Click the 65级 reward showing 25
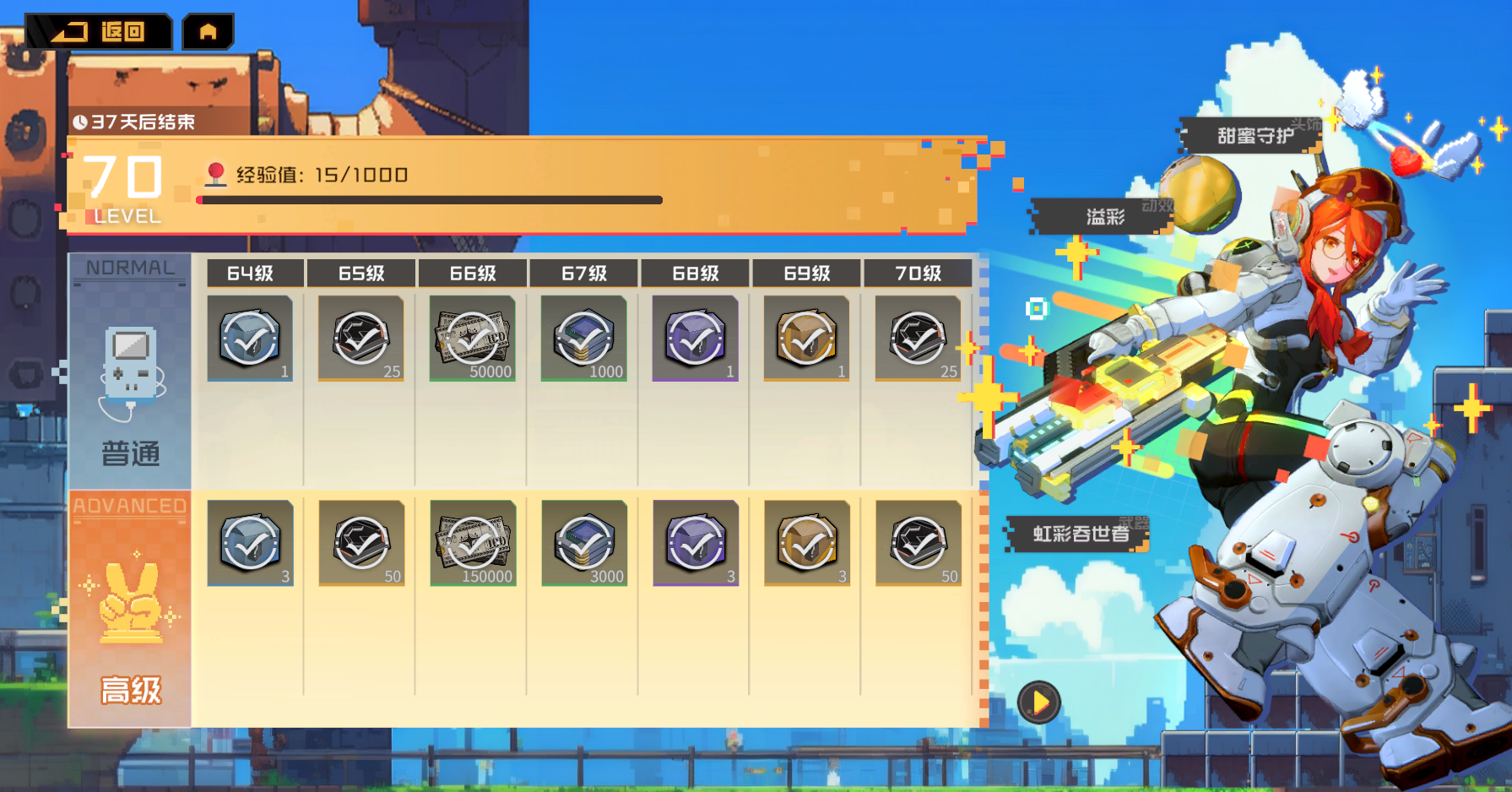The image size is (1512, 792). (361, 339)
